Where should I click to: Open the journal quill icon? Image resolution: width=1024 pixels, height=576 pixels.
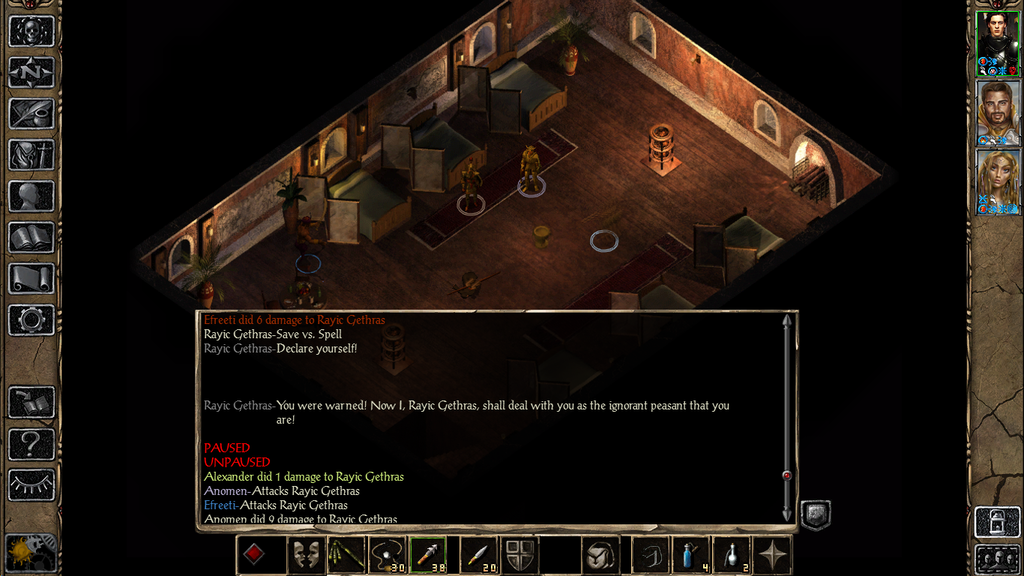[x=31, y=113]
